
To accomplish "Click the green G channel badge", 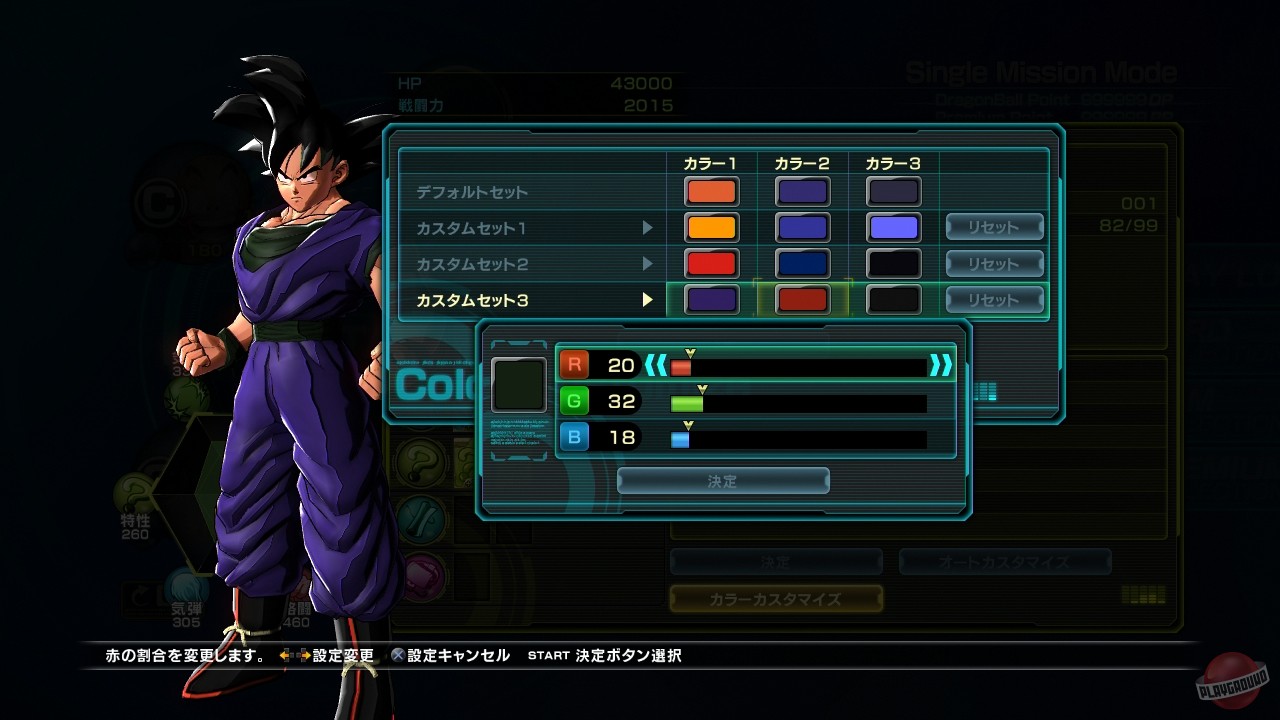I will (x=572, y=401).
